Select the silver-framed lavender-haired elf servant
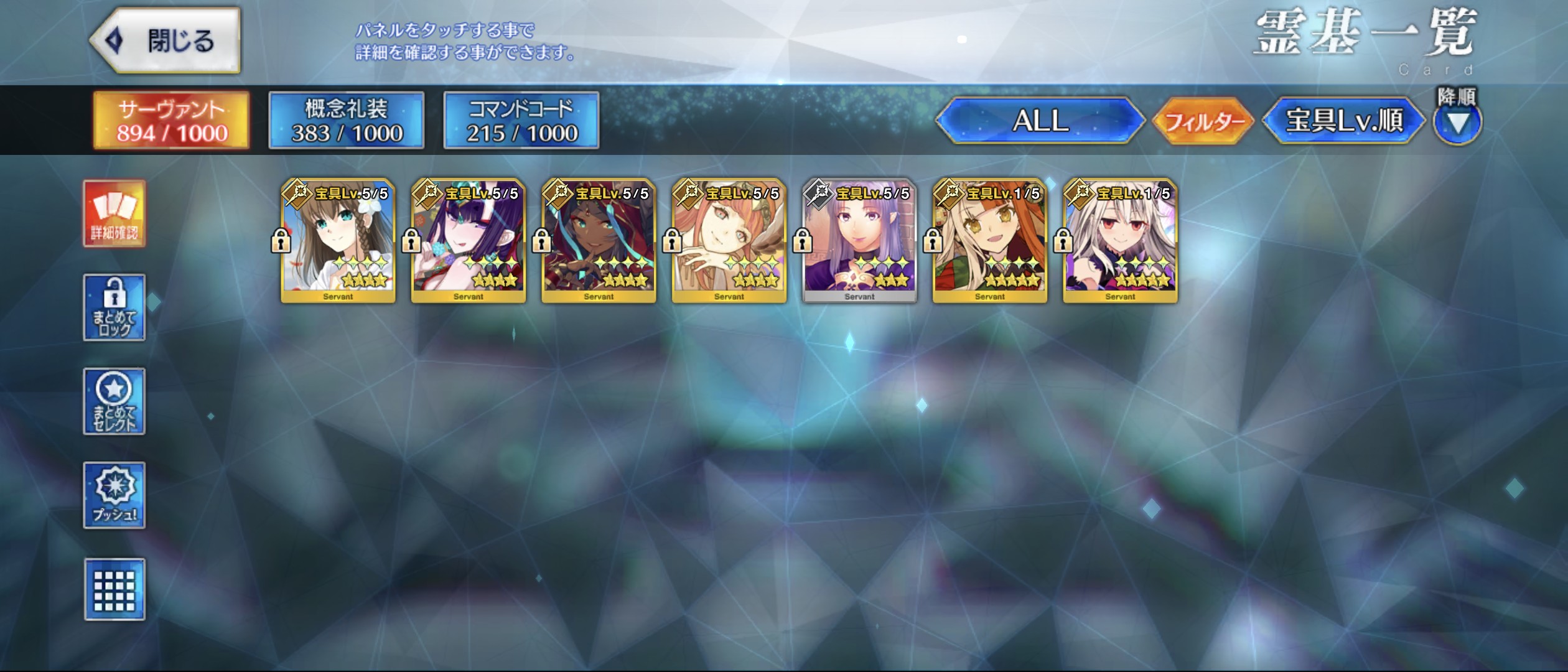The height and width of the screenshot is (672, 1568). pos(859,241)
